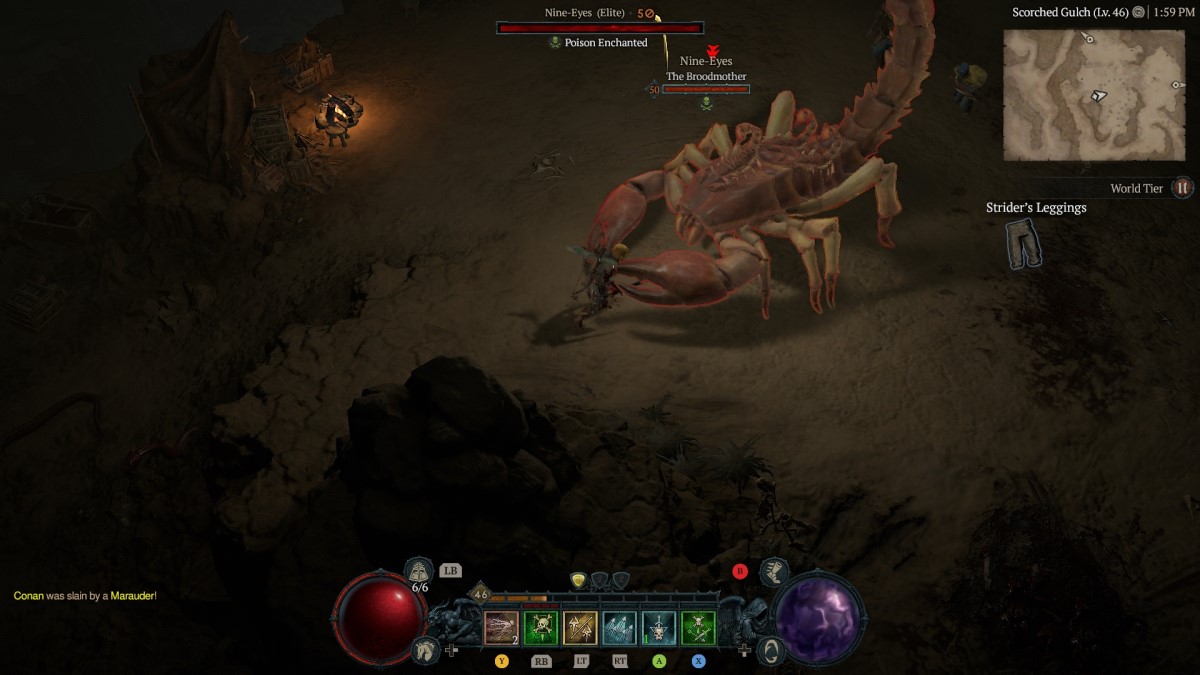Activate the blue ice spikes skill
1200x675 pixels.
pyautogui.click(x=619, y=628)
